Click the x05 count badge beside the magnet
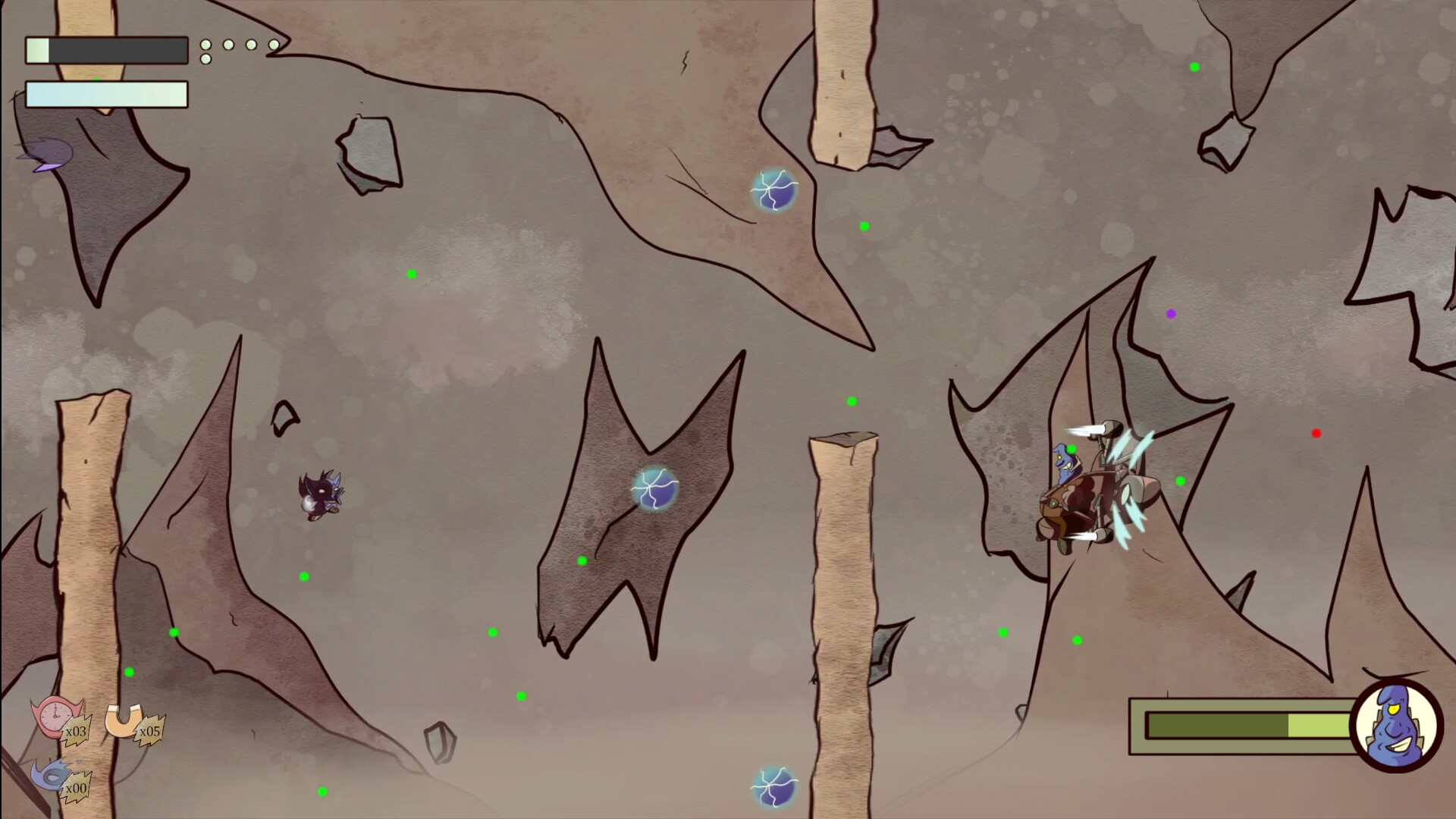The width and height of the screenshot is (1456, 819). 150,733
